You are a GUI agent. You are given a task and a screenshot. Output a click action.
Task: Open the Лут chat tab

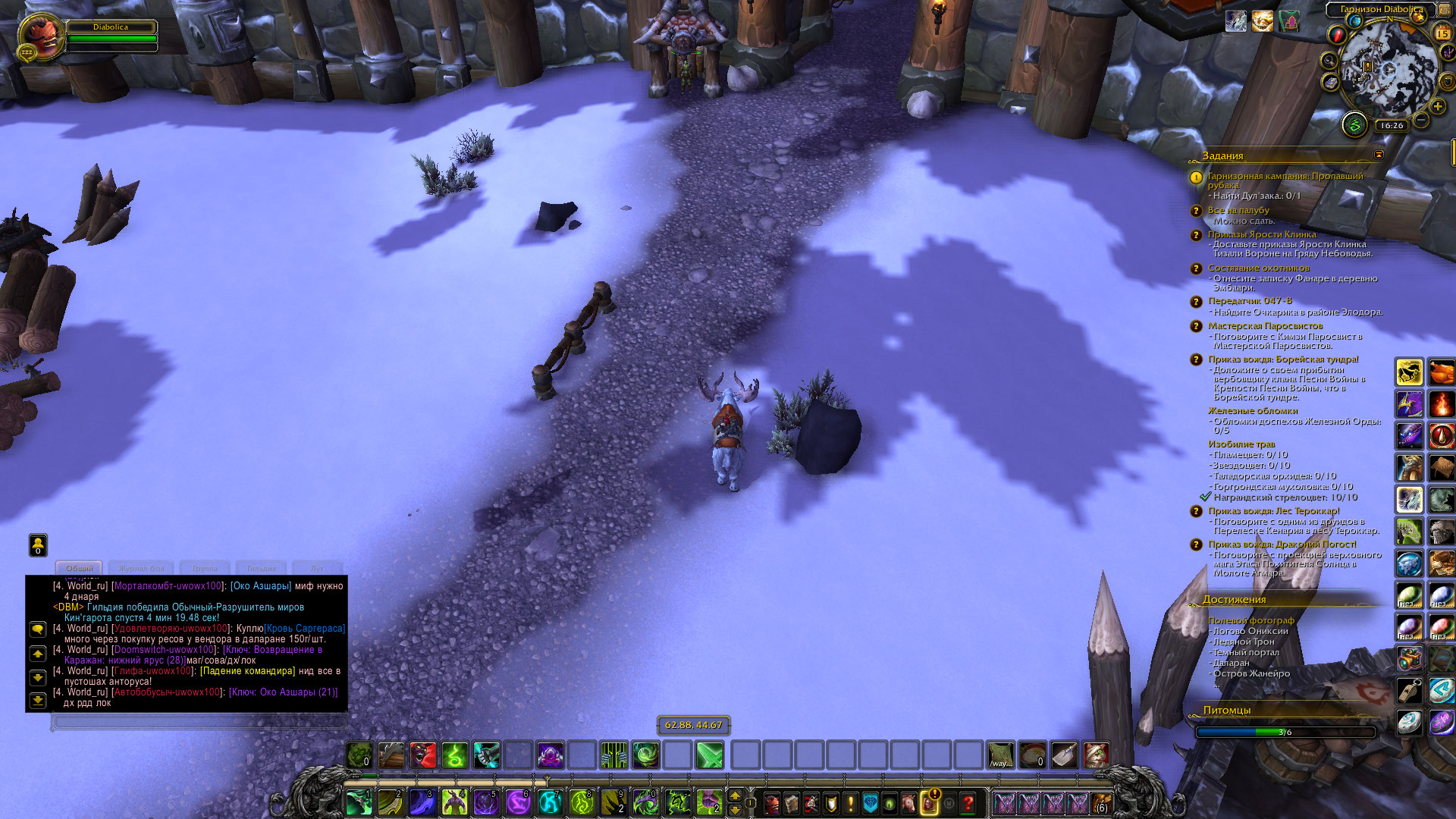(x=317, y=568)
